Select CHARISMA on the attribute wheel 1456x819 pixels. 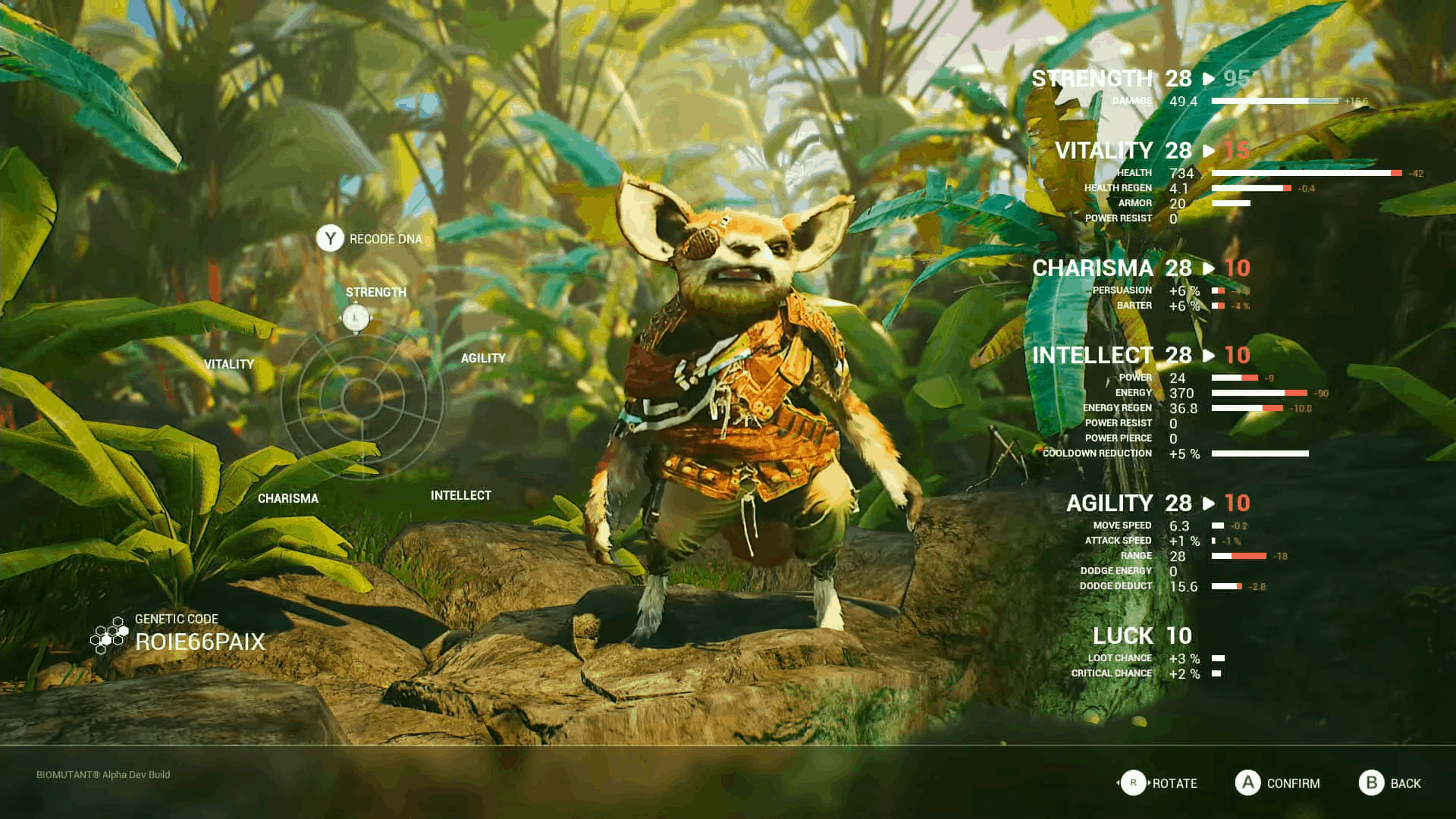pyautogui.click(x=289, y=498)
